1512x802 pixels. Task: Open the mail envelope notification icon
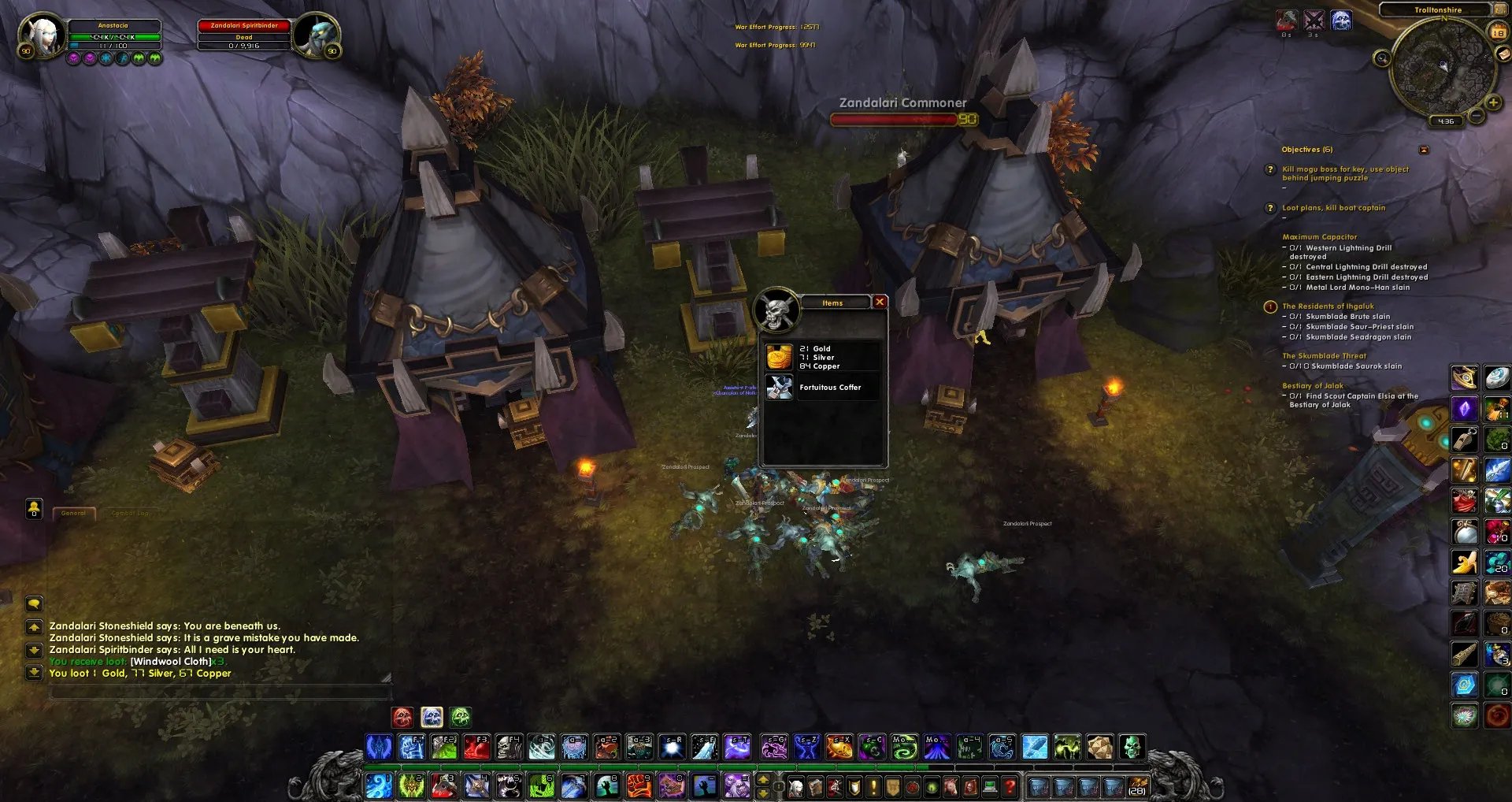[1503, 54]
